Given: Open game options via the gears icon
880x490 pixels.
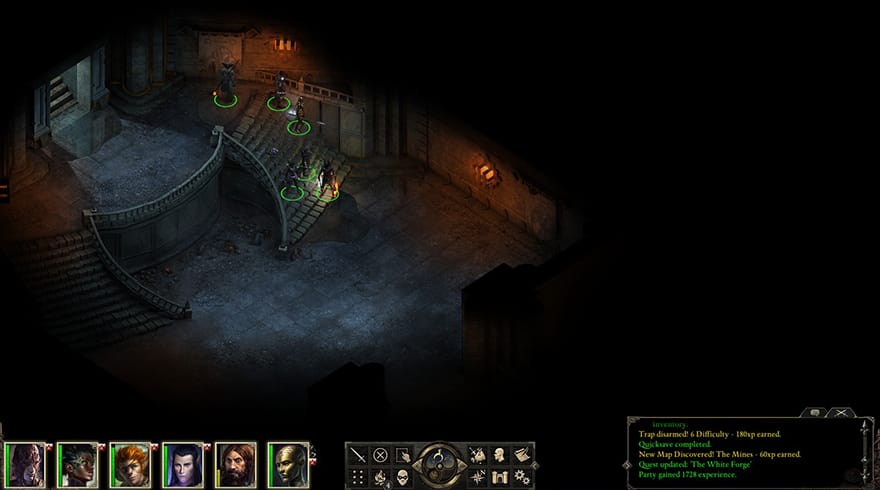Looking at the screenshot, I should tap(520, 476).
